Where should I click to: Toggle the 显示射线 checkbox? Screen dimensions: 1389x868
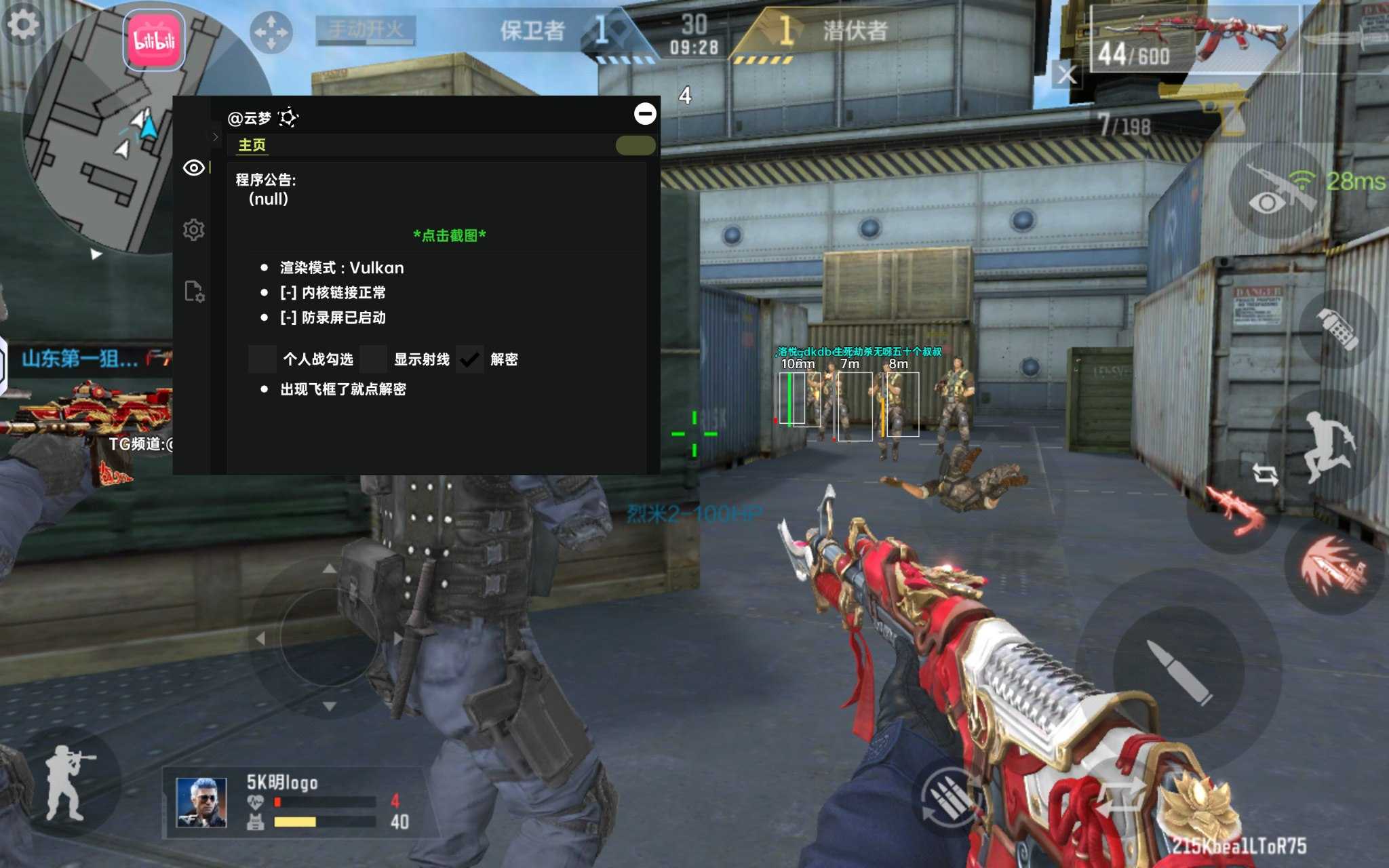click(x=374, y=359)
